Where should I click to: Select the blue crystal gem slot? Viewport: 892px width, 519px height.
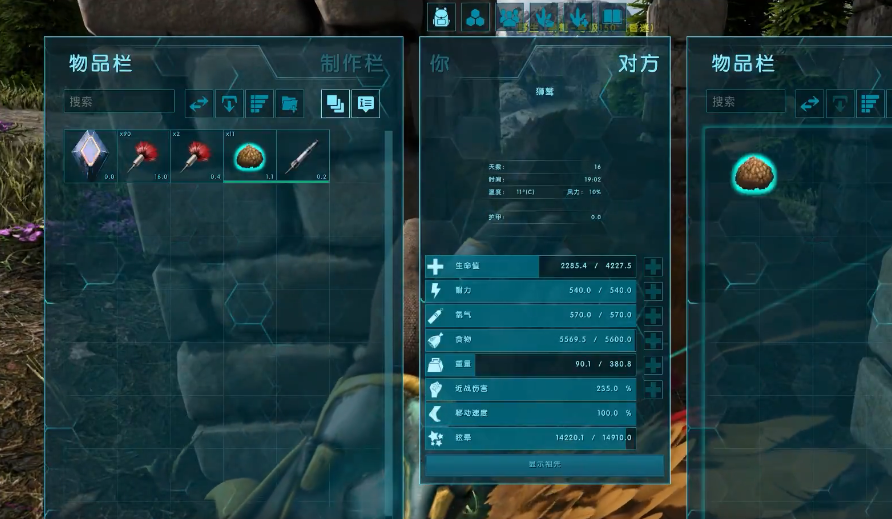point(91,156)
